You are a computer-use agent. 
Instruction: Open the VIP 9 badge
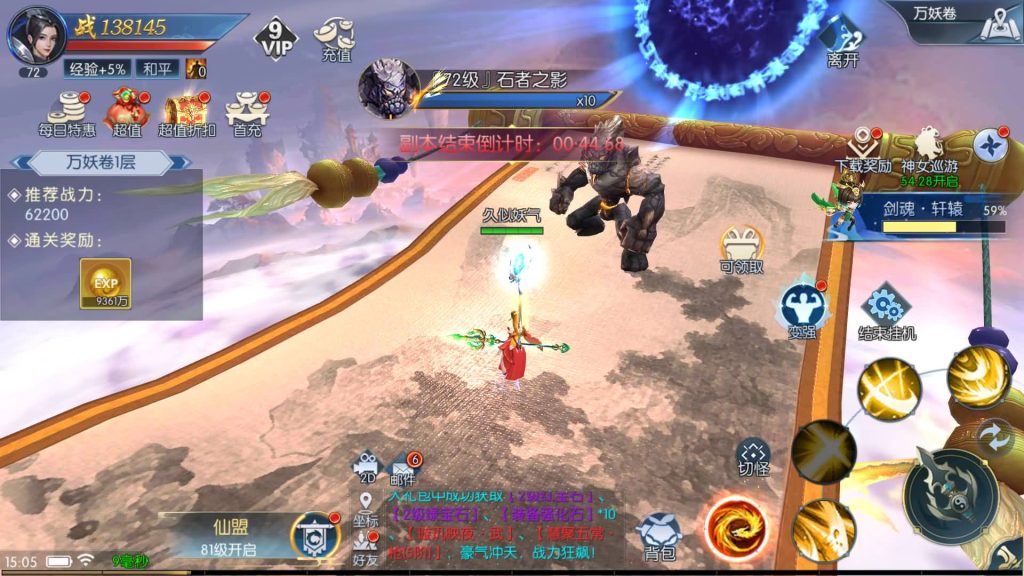pos(277,39)
